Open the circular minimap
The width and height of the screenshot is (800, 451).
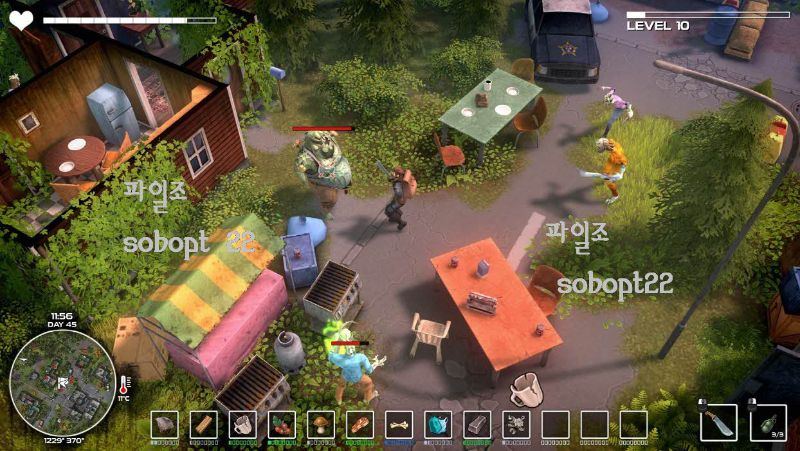(62, 381)
